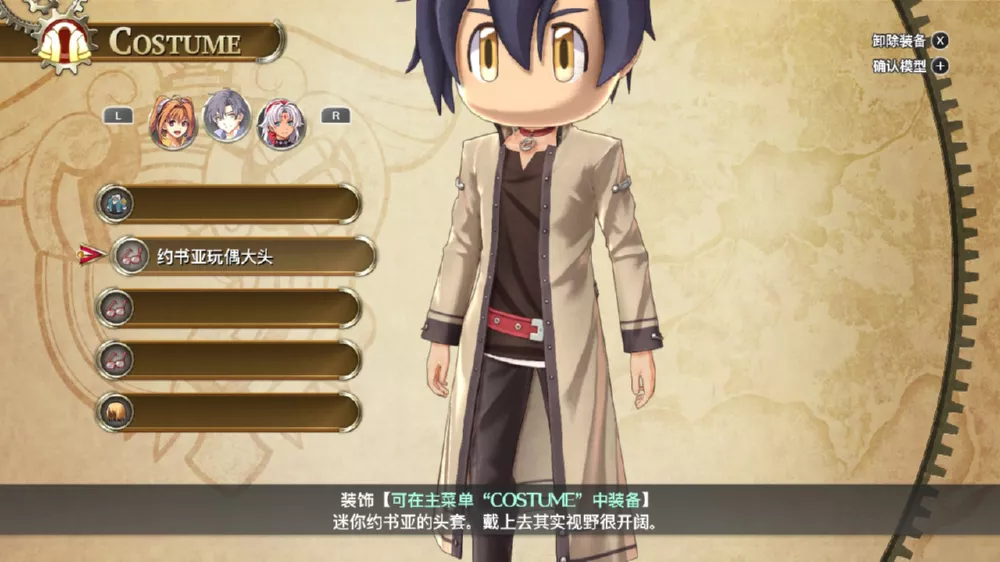Switch to the silver-haired character portrait
1000x562 pixels.
pos(281,122)
